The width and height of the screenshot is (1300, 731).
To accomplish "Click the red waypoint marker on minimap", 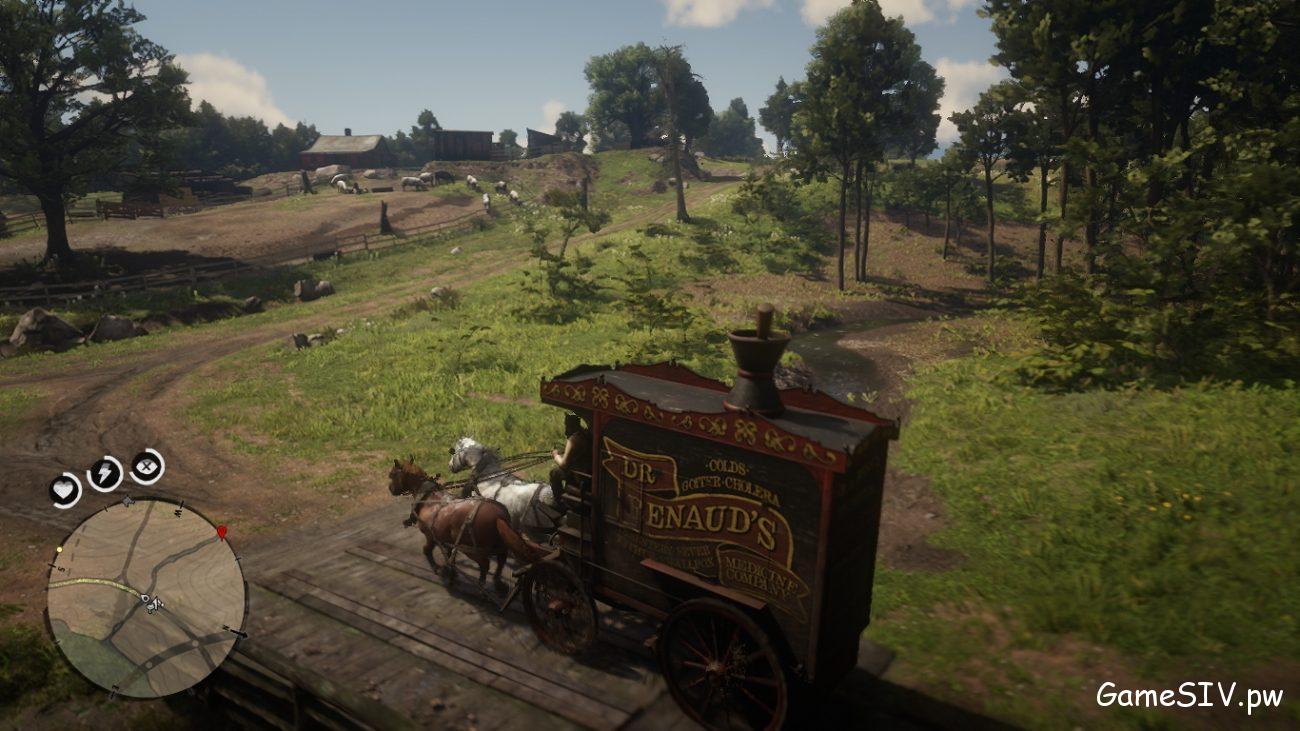I will coord(221,532).
